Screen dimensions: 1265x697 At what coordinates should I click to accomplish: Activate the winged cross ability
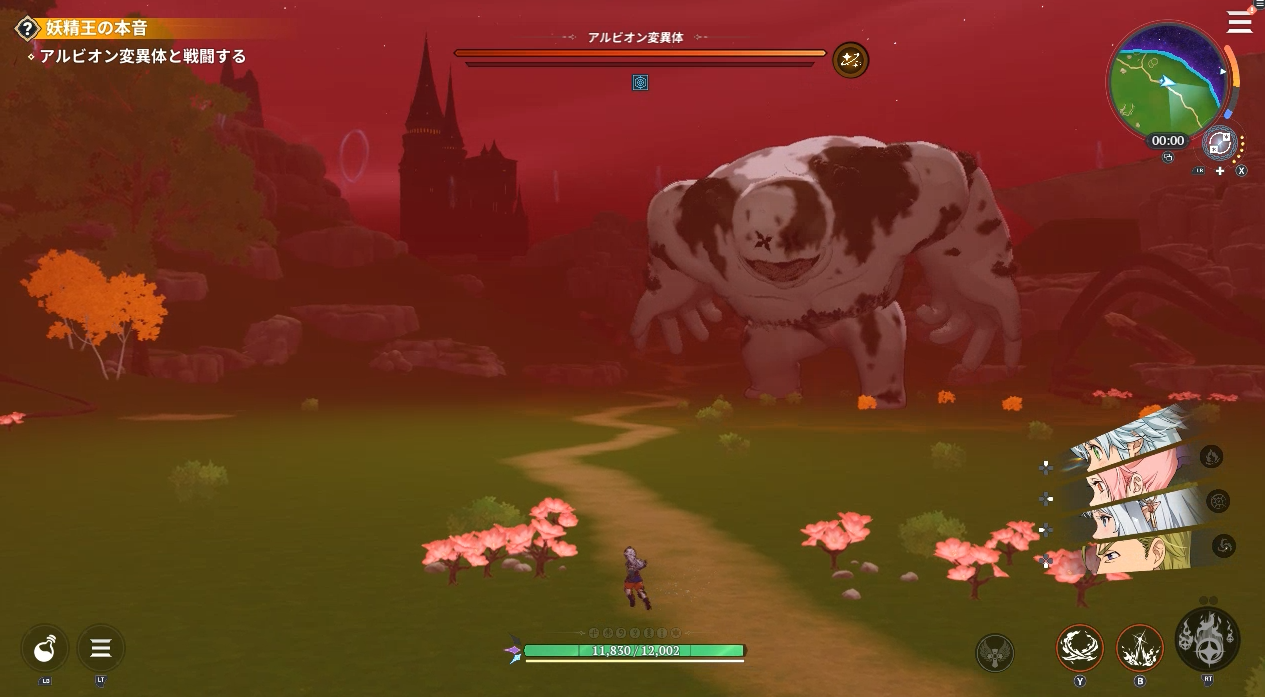994,653
